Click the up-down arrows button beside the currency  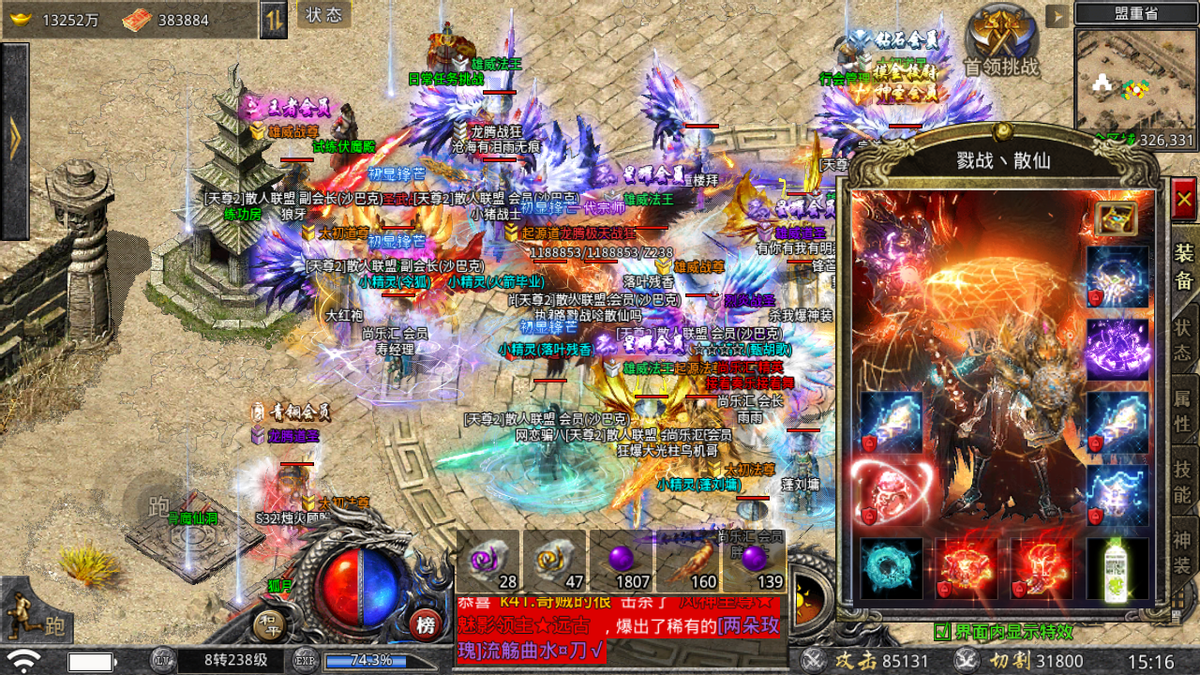click(x=274, y=19)
